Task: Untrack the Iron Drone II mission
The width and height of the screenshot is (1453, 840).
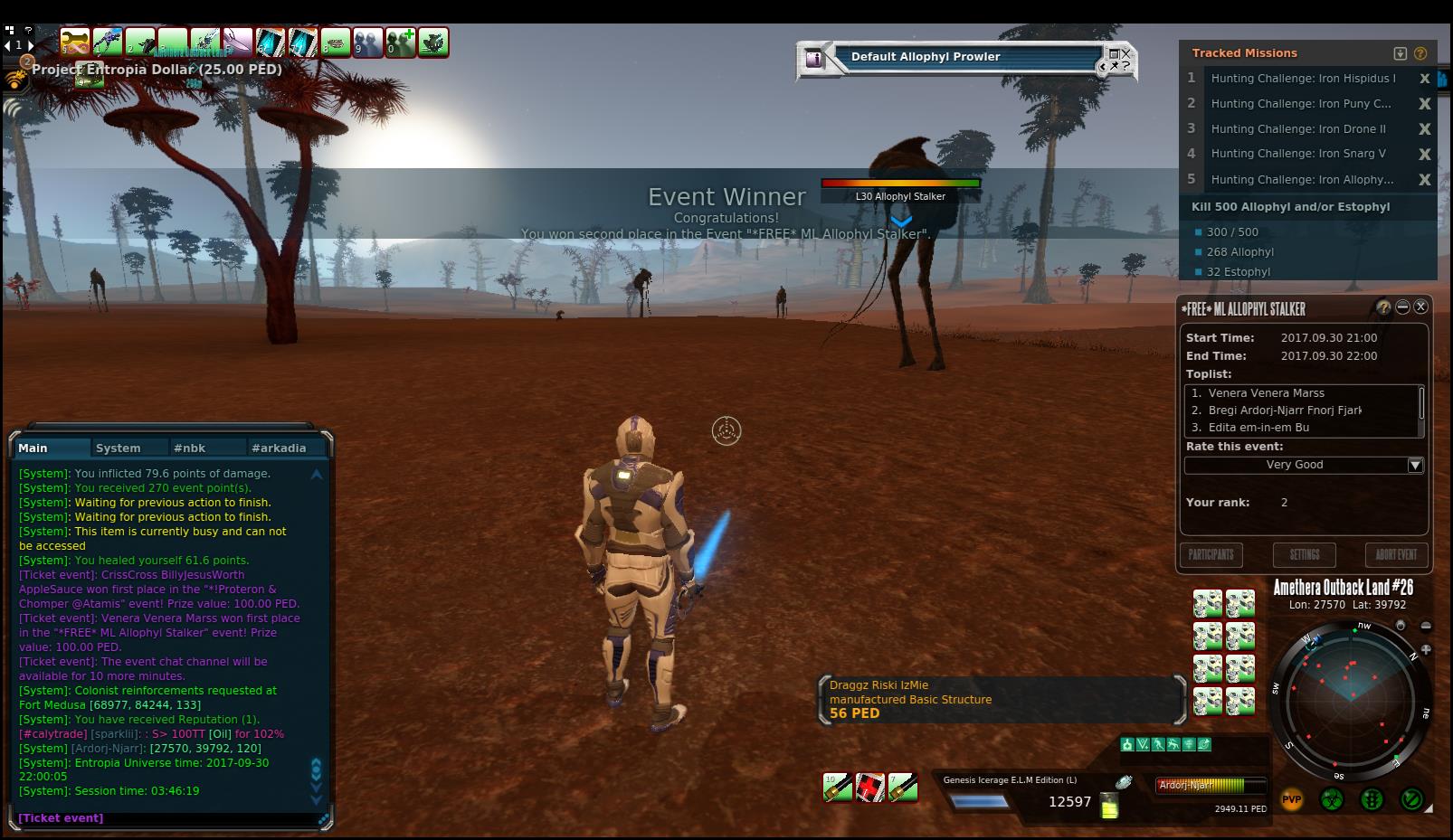Action: (x=1424, y=129)
